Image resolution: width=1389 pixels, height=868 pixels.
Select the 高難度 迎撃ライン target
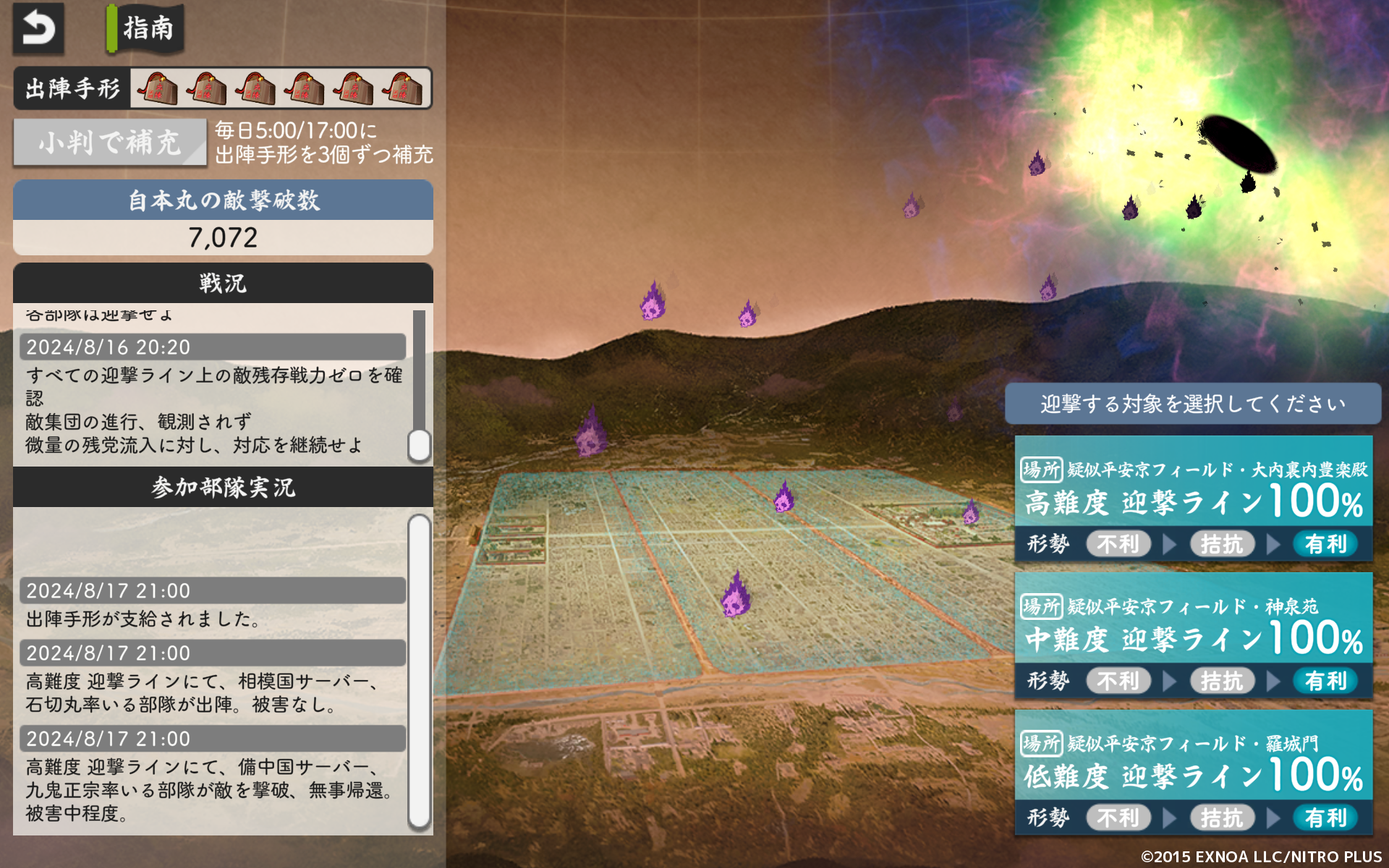(x=1193, y=498)
